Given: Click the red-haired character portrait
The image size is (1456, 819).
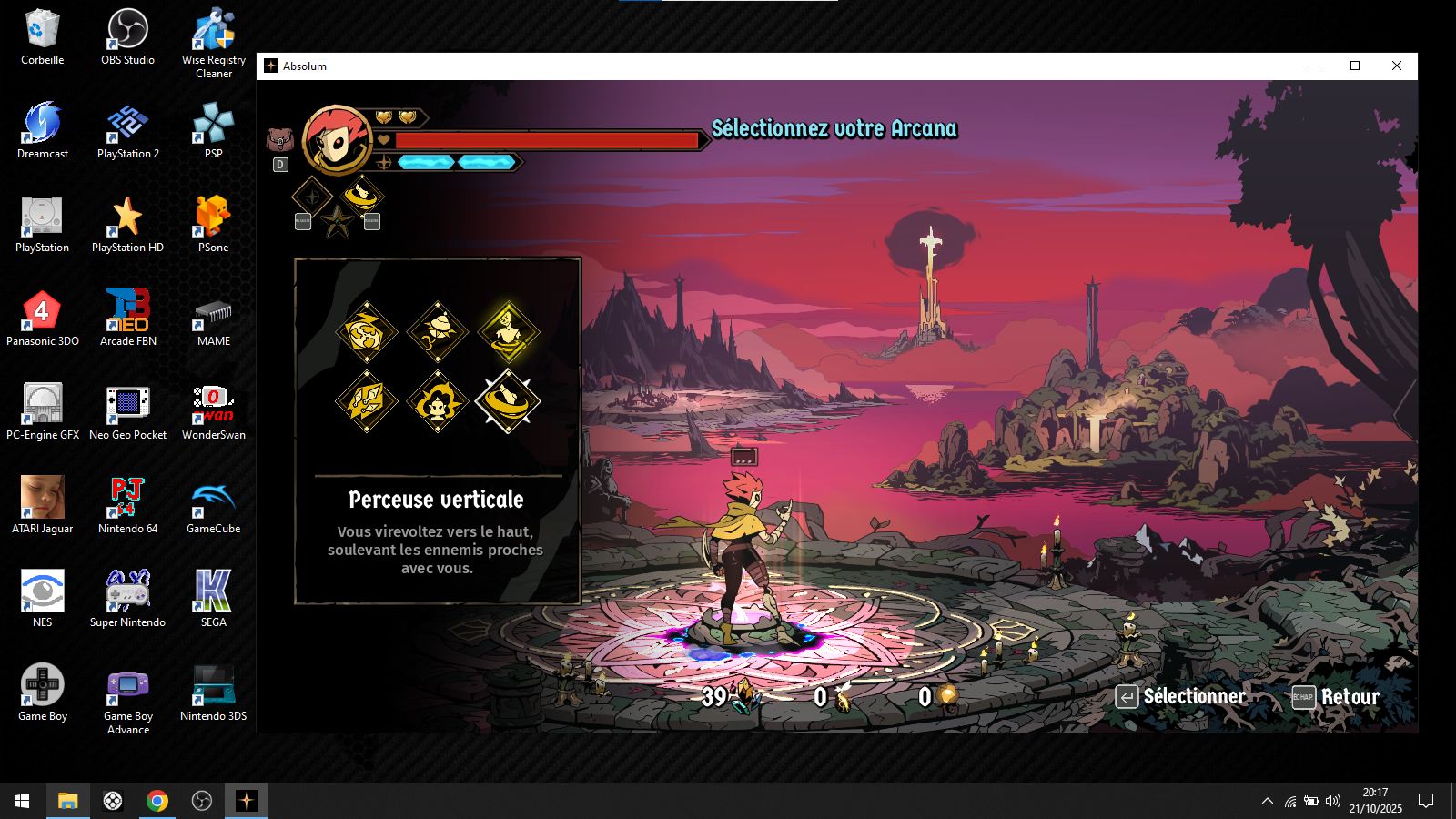Looking at the screenshot, I should [337, 139].
